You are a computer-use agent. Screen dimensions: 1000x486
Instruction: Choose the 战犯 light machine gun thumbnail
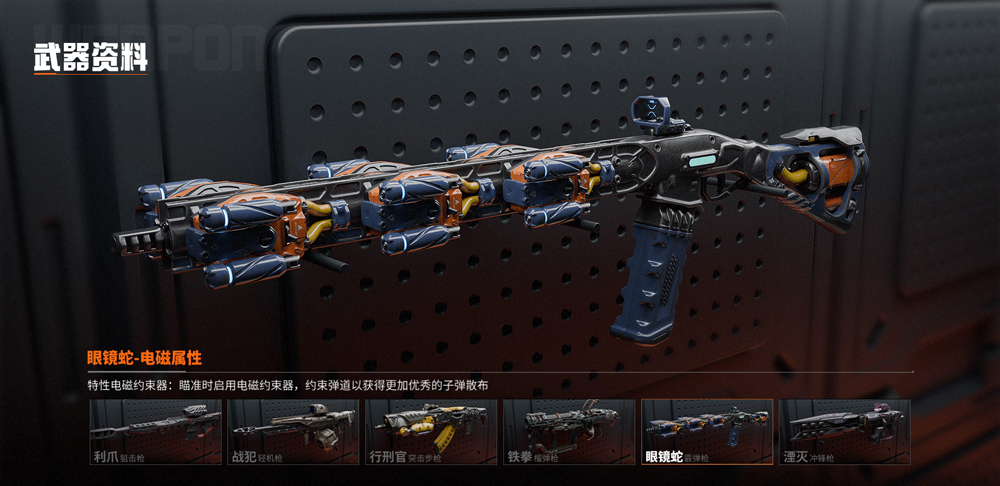[294, 432]
